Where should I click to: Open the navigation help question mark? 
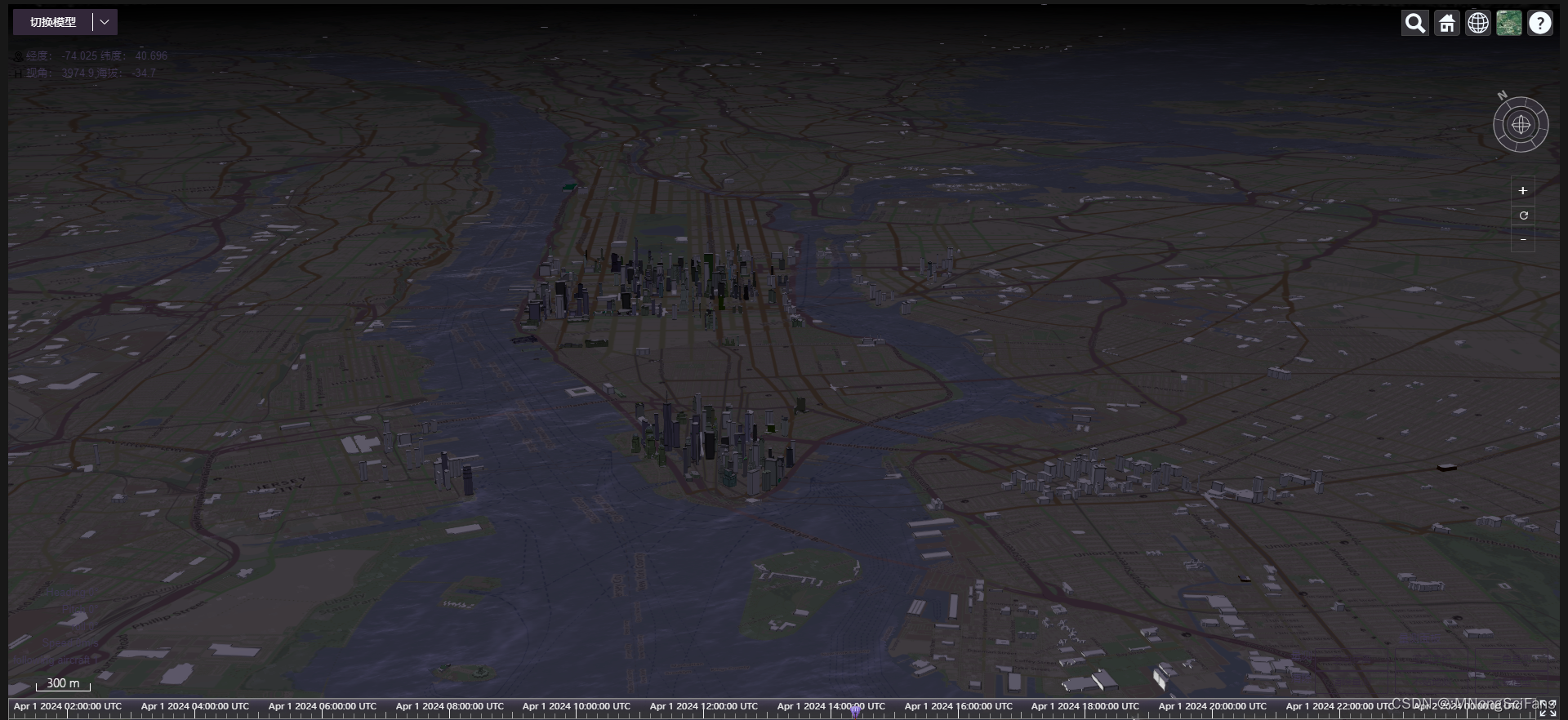1541,23
